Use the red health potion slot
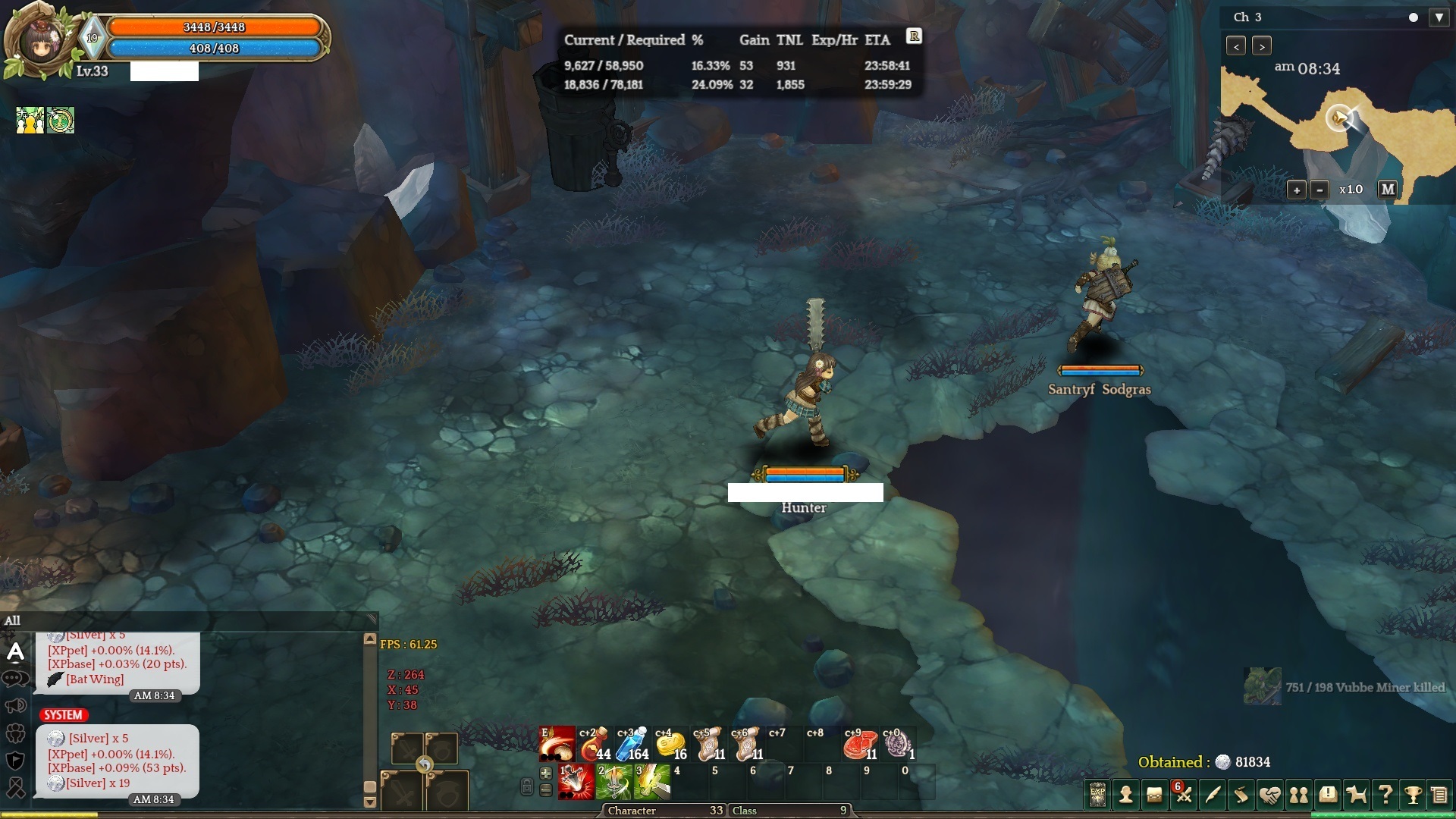 pos(594,744)
